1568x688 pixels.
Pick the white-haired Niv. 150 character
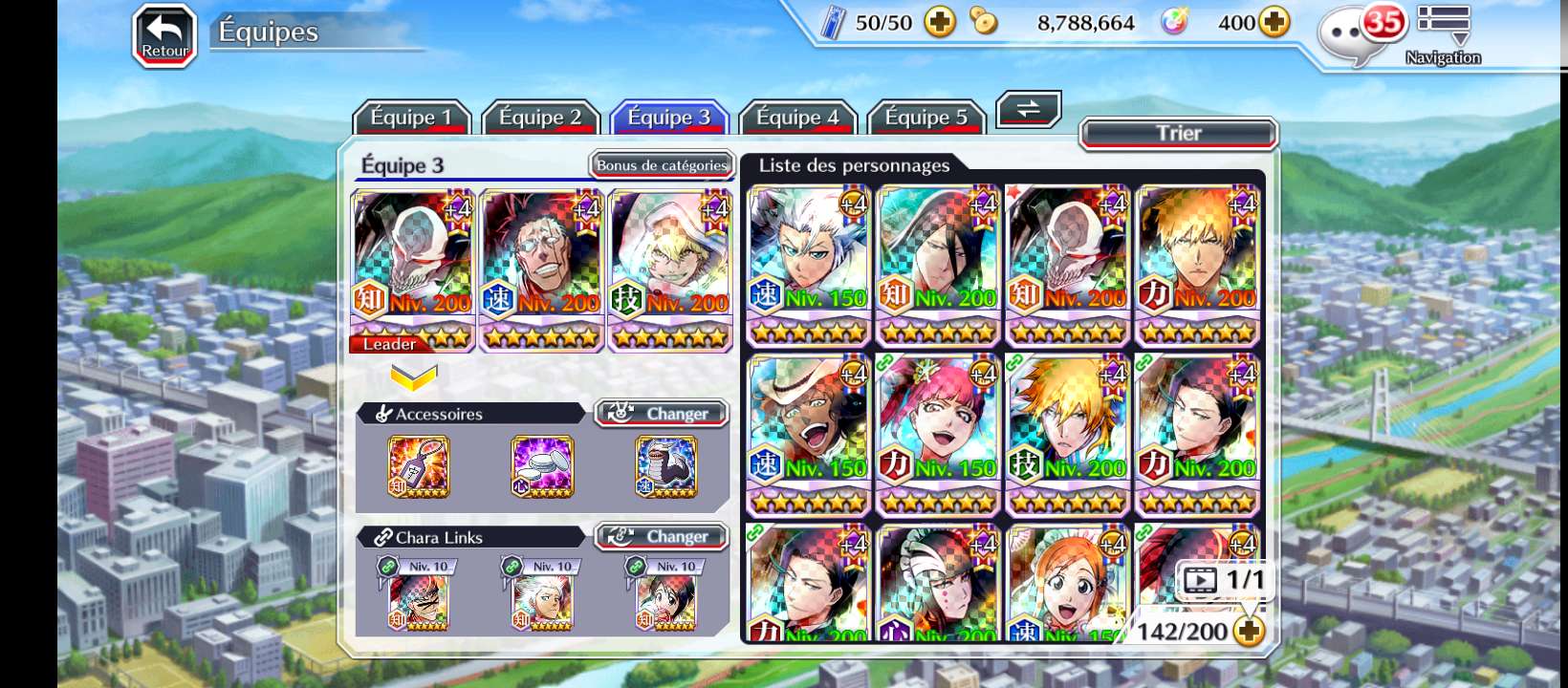tap(809, 265)
